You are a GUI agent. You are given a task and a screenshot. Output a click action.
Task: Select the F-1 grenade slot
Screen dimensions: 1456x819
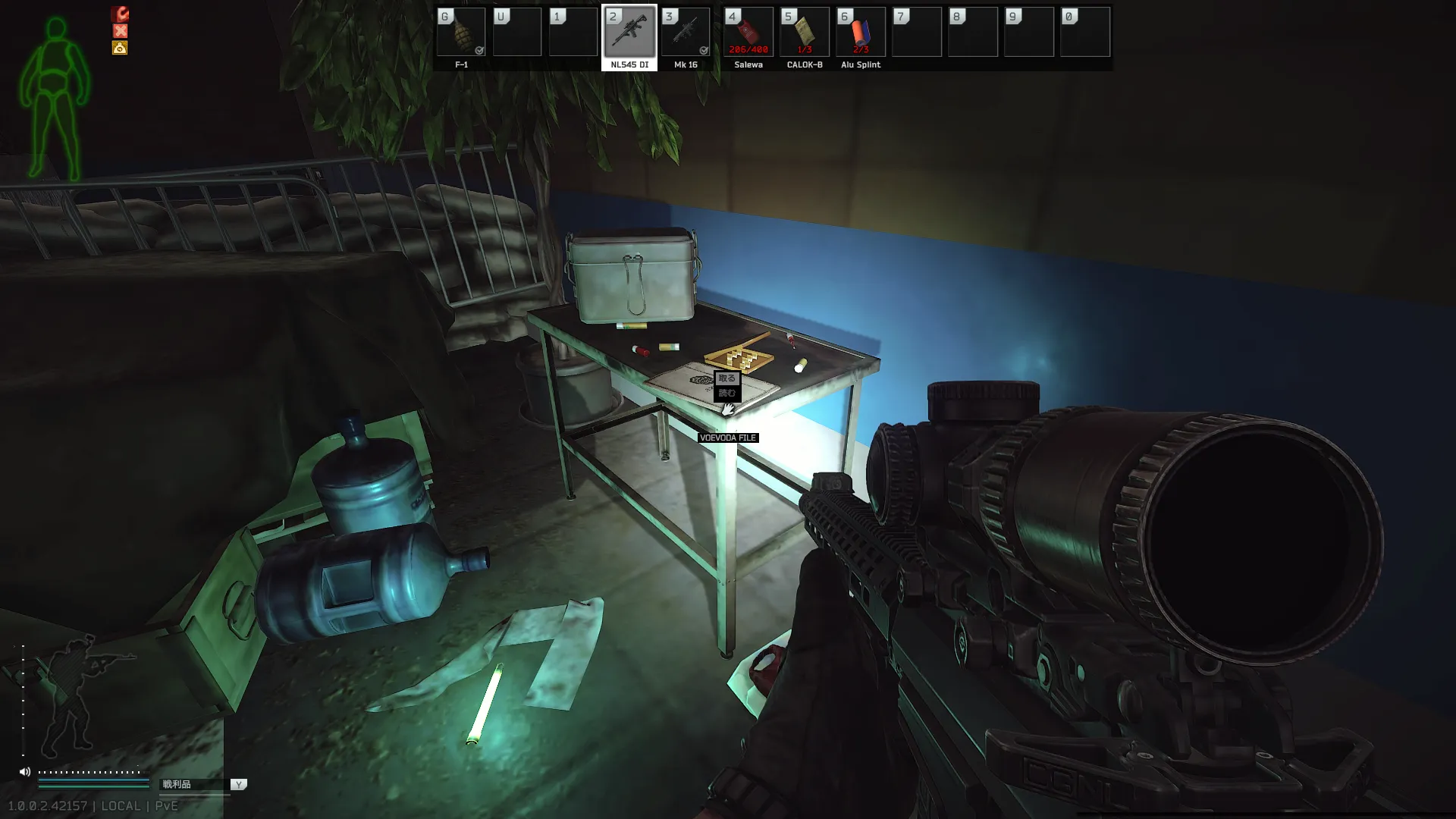pos(461,33)
